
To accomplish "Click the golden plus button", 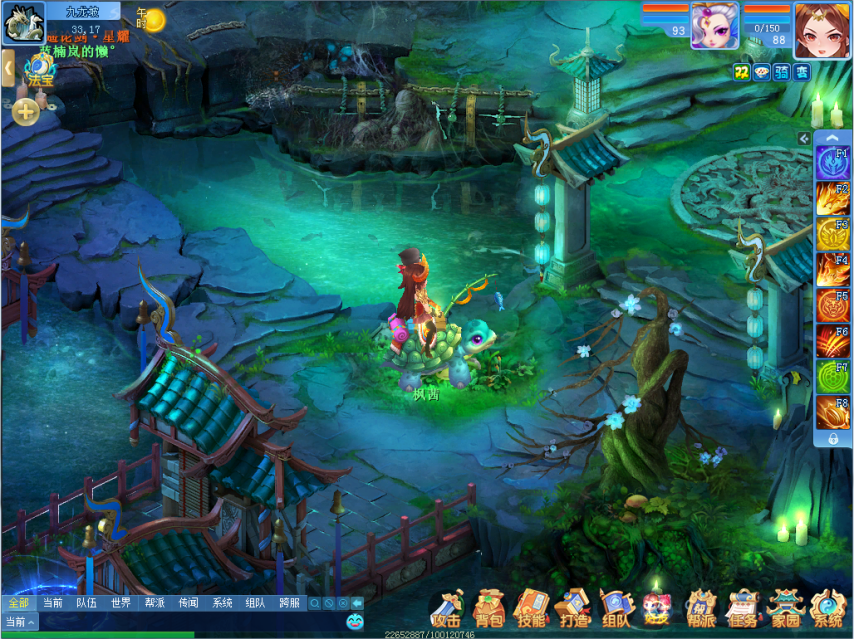I will coord(26,112).
